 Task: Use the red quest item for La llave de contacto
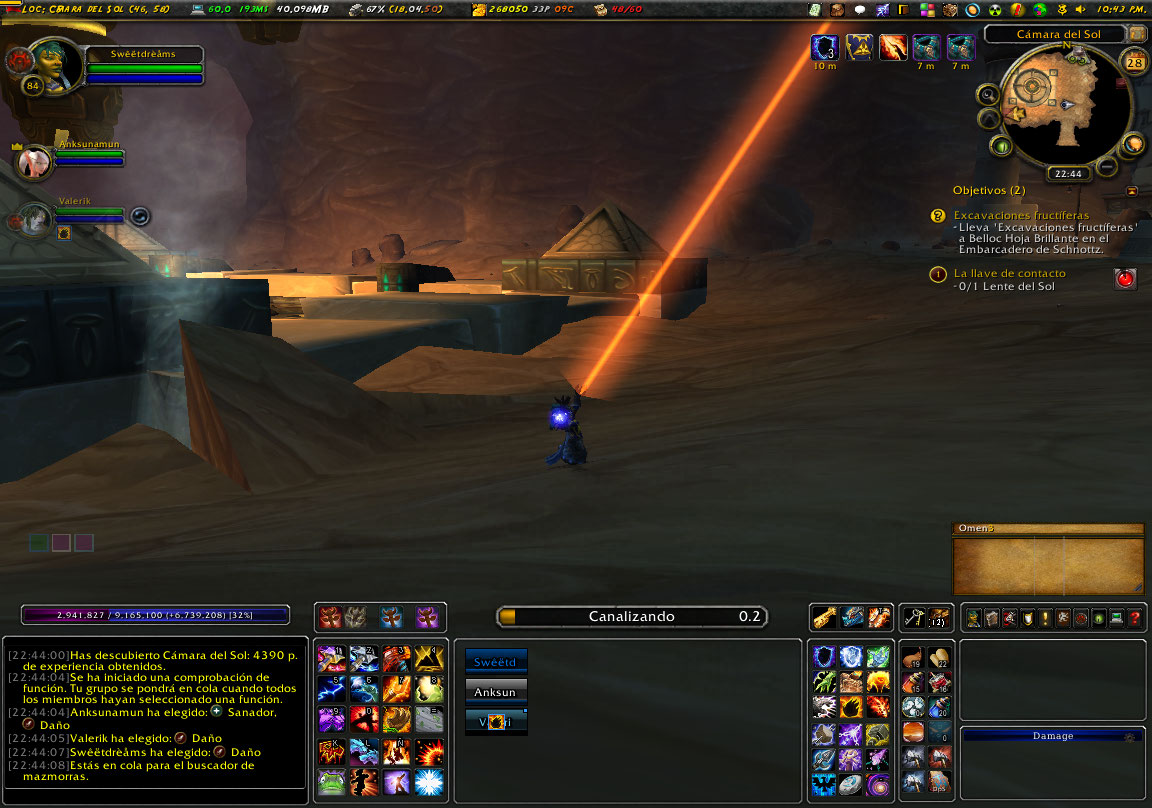[x=1125, y=279]
